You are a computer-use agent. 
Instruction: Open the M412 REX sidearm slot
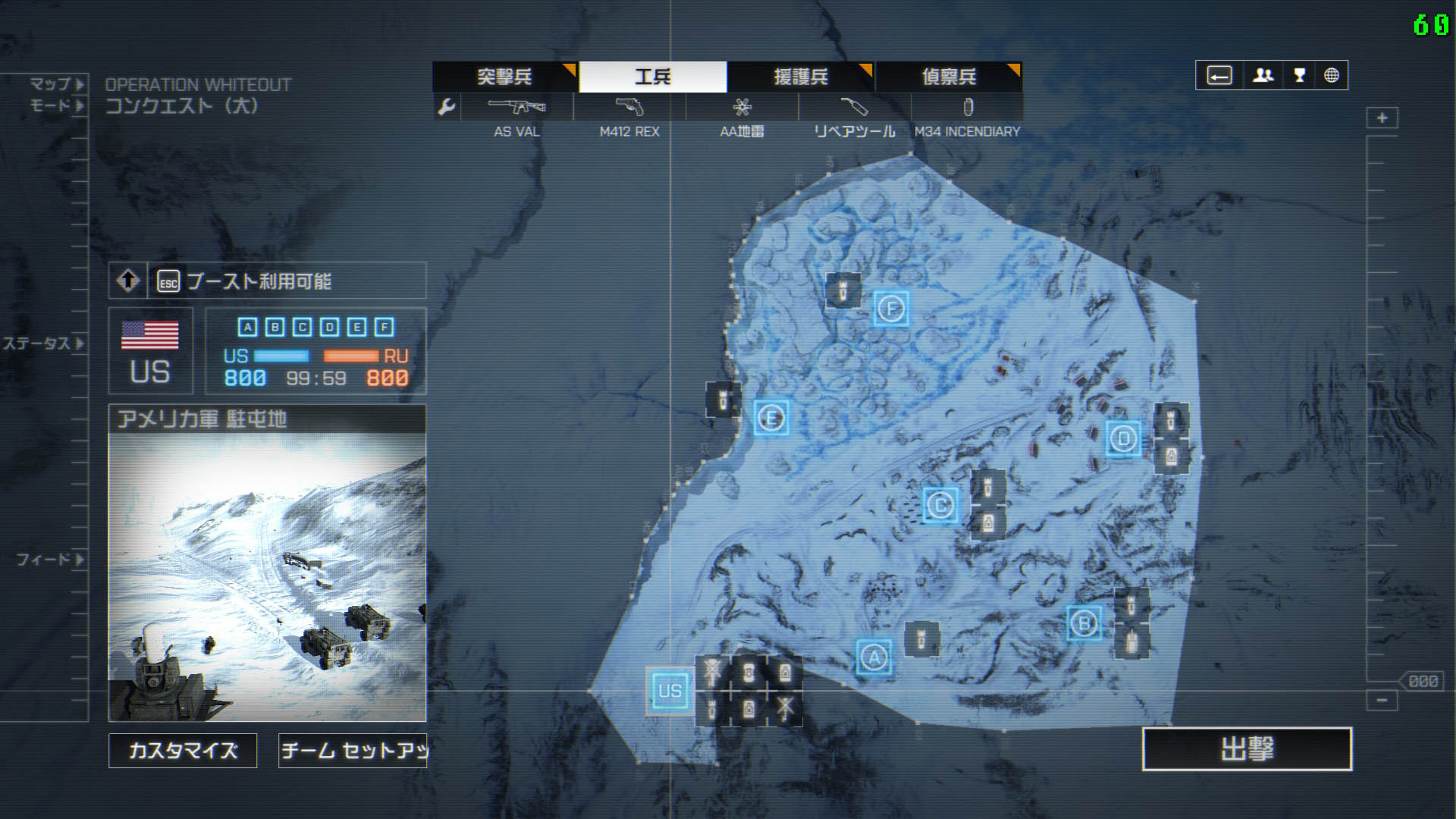click(629, 107)
